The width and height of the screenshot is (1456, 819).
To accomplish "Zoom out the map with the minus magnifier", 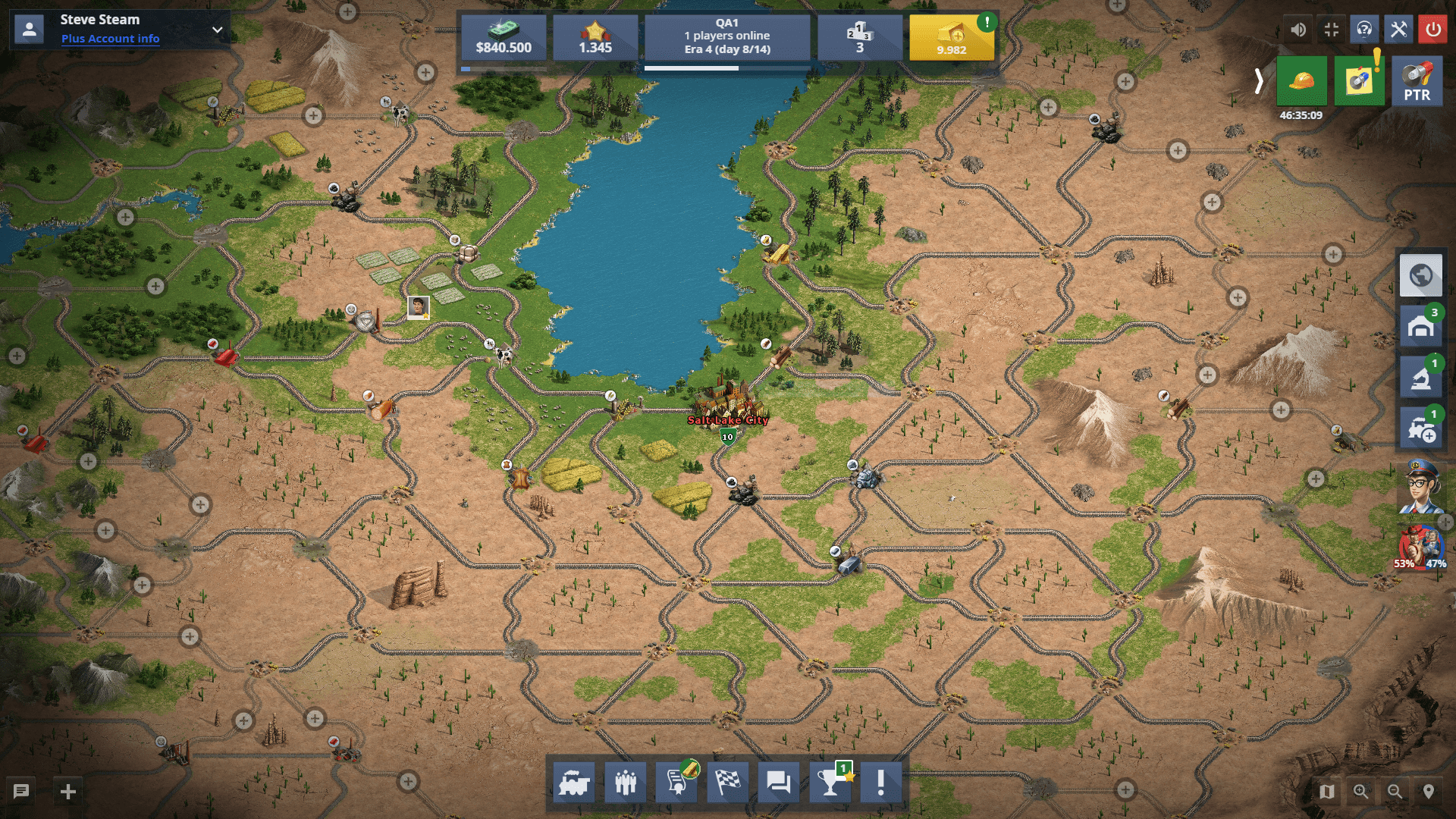I will 1395,792.
